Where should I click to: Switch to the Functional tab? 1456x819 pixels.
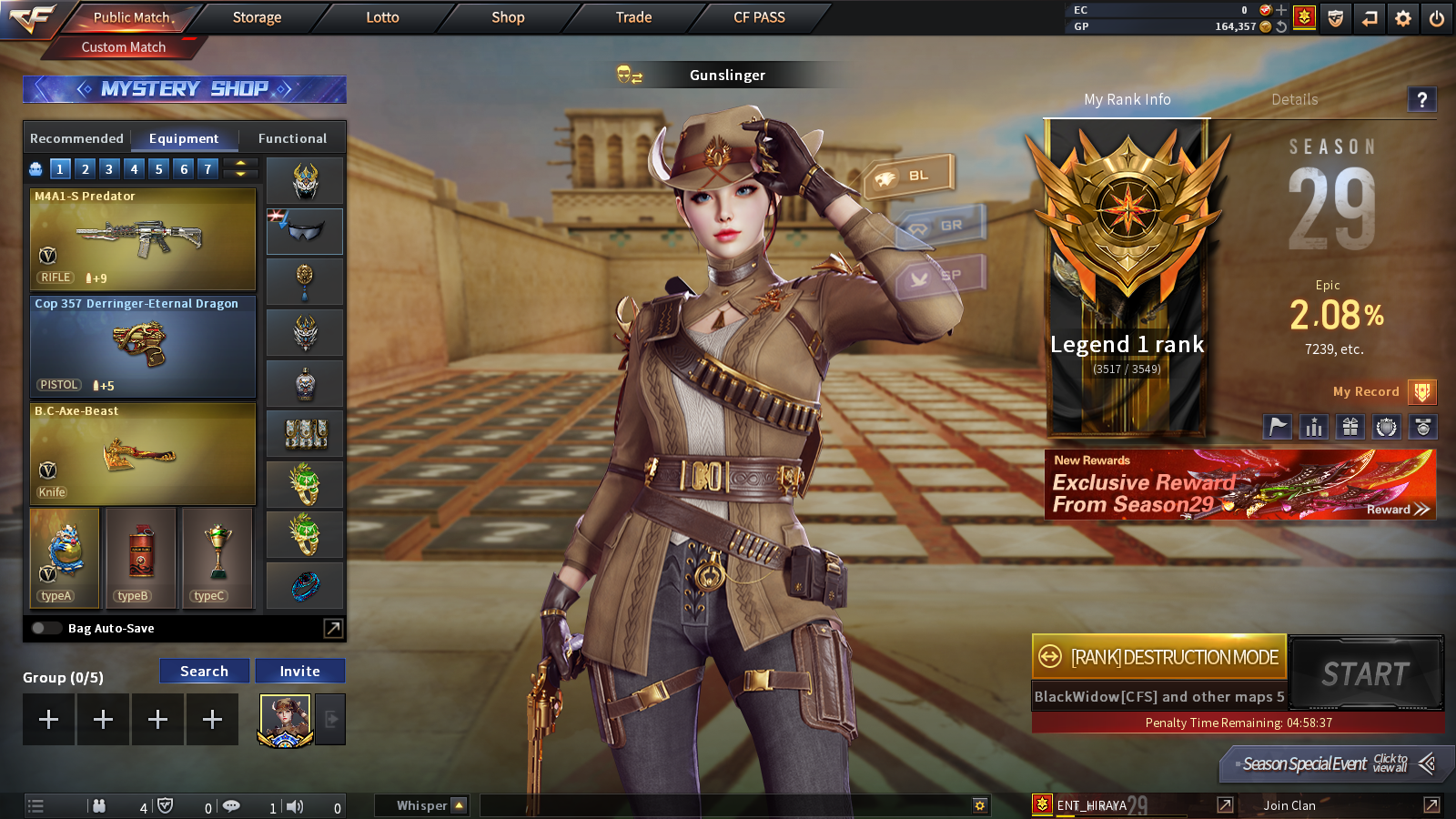[292, 138]
